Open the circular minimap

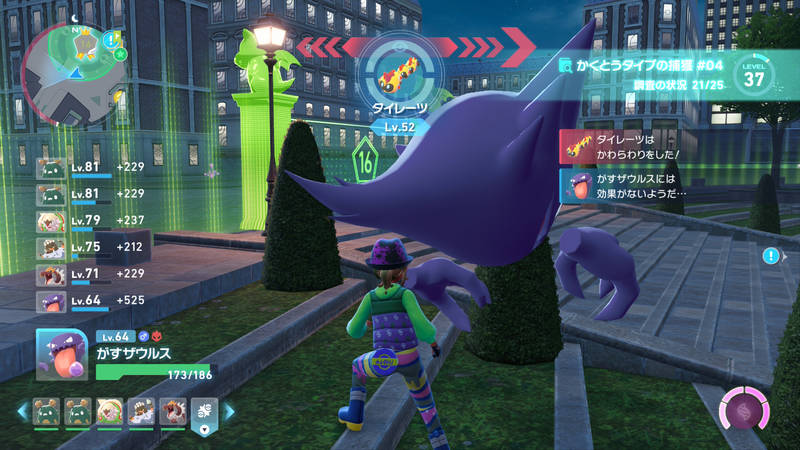70,67
